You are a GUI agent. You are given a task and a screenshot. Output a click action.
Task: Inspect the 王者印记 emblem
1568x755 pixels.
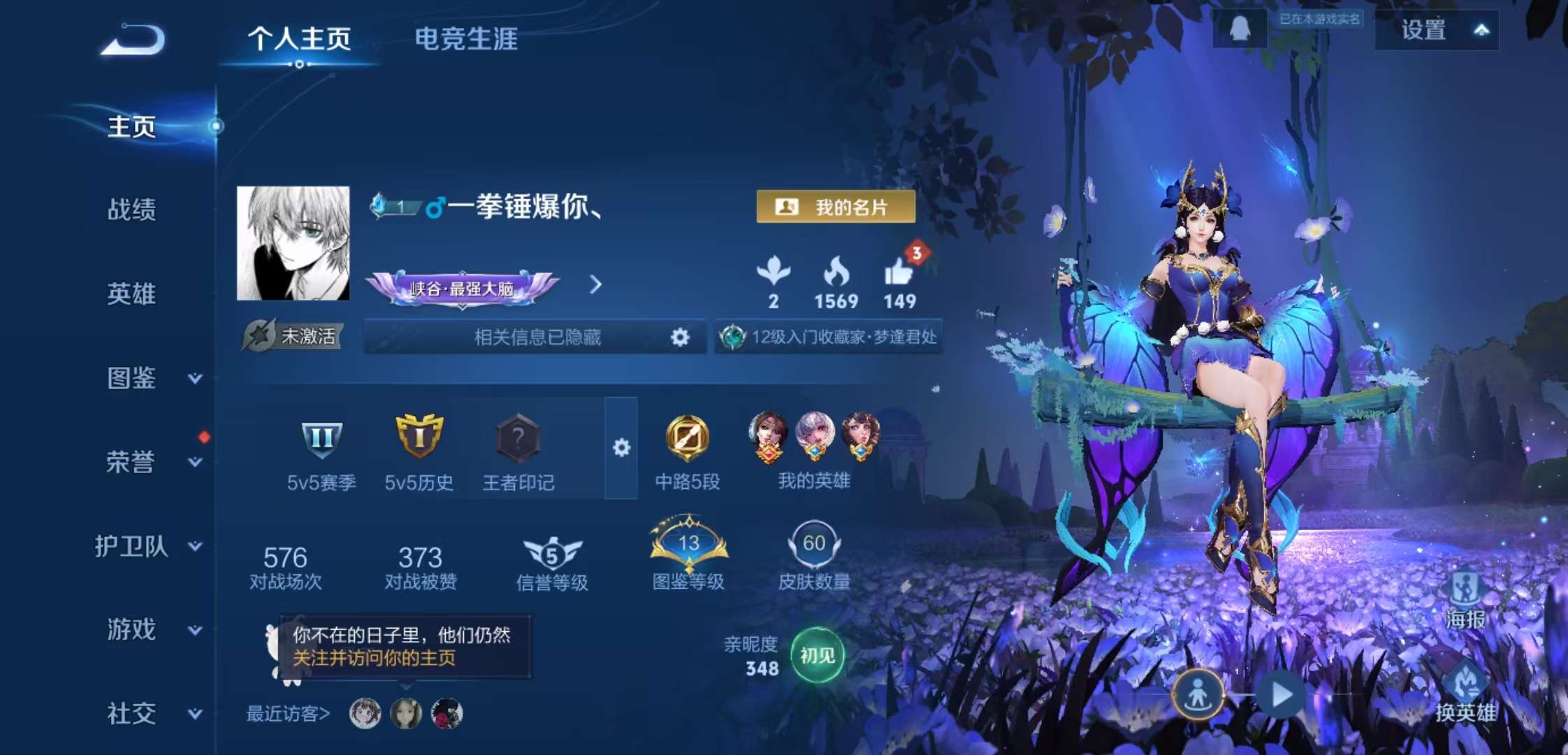coord(517,440)
